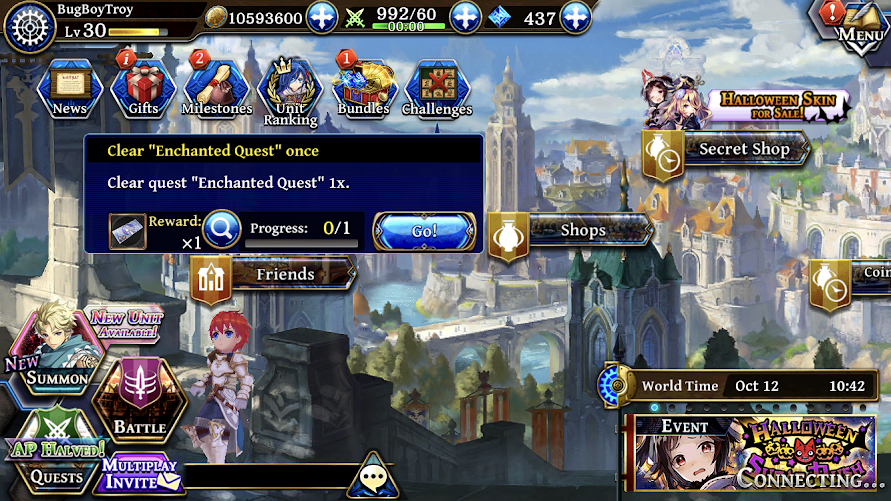The image size is (891, 501).
Task: Open the Challenges board
Action: [x=437, y=88]
